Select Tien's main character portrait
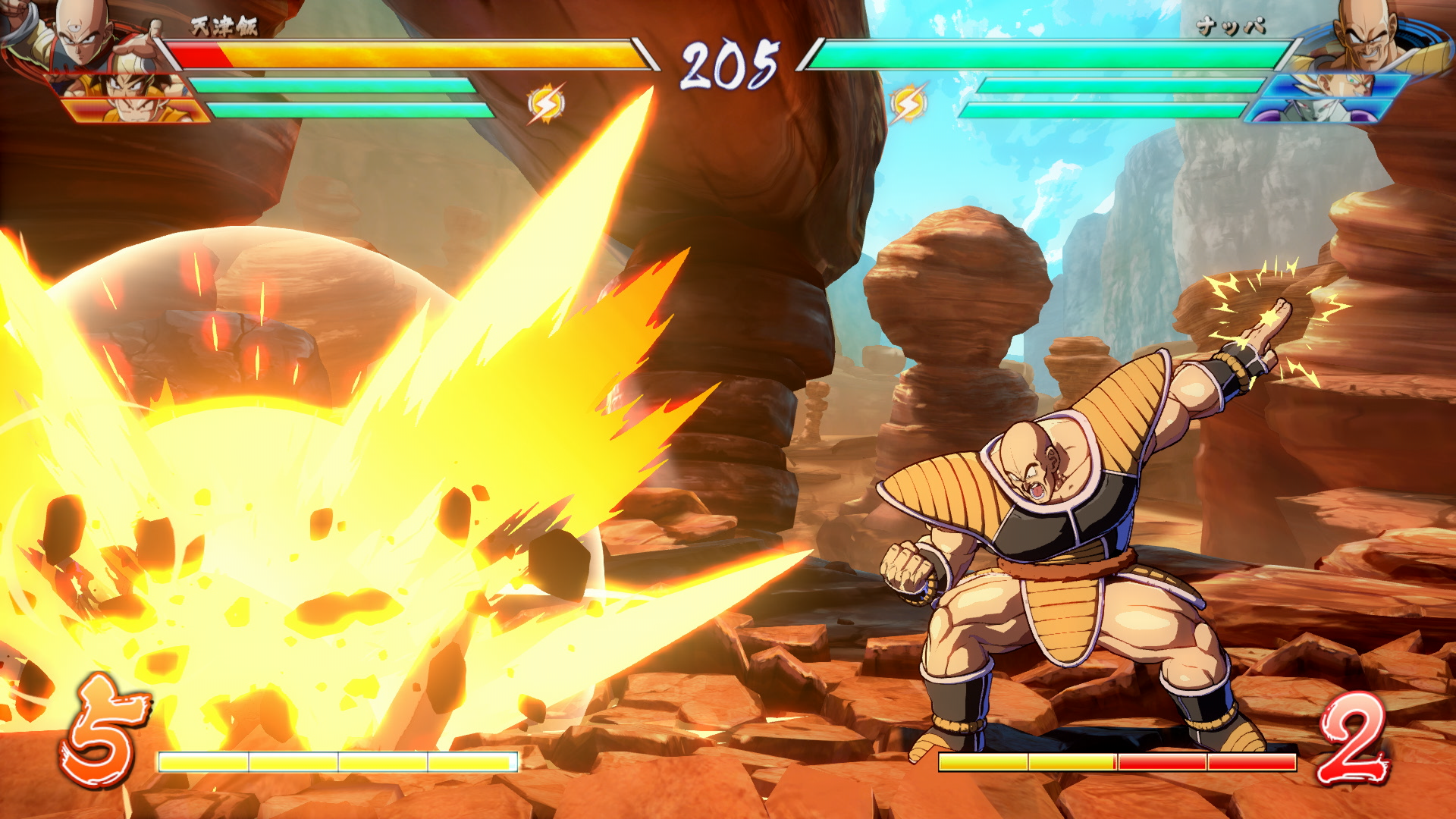The height and width of the screenshot is (819, 1456). [x=80, y=34]
